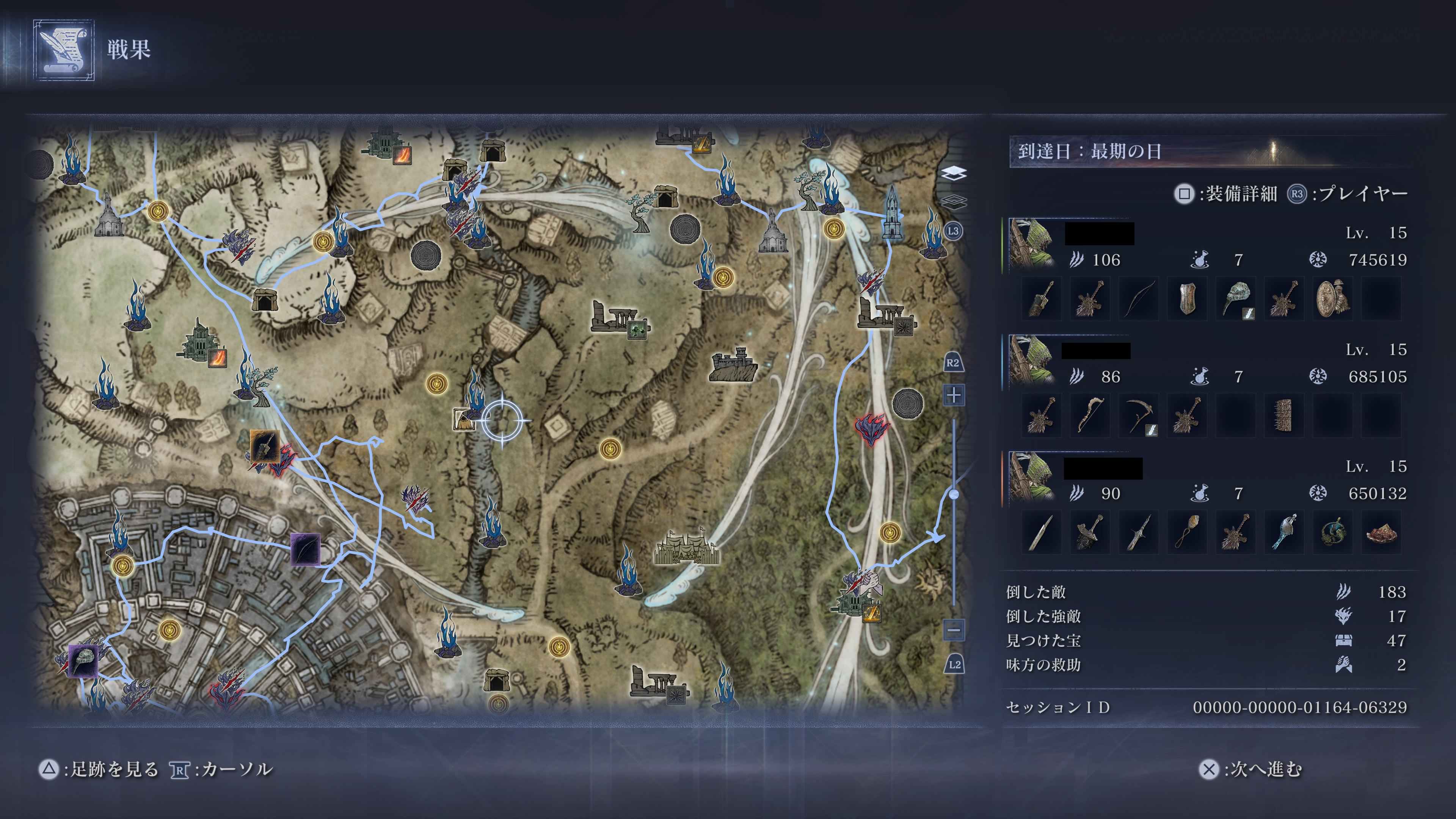
Task: Click the 戦果 scroll icon in header
Action: point(64,50)
